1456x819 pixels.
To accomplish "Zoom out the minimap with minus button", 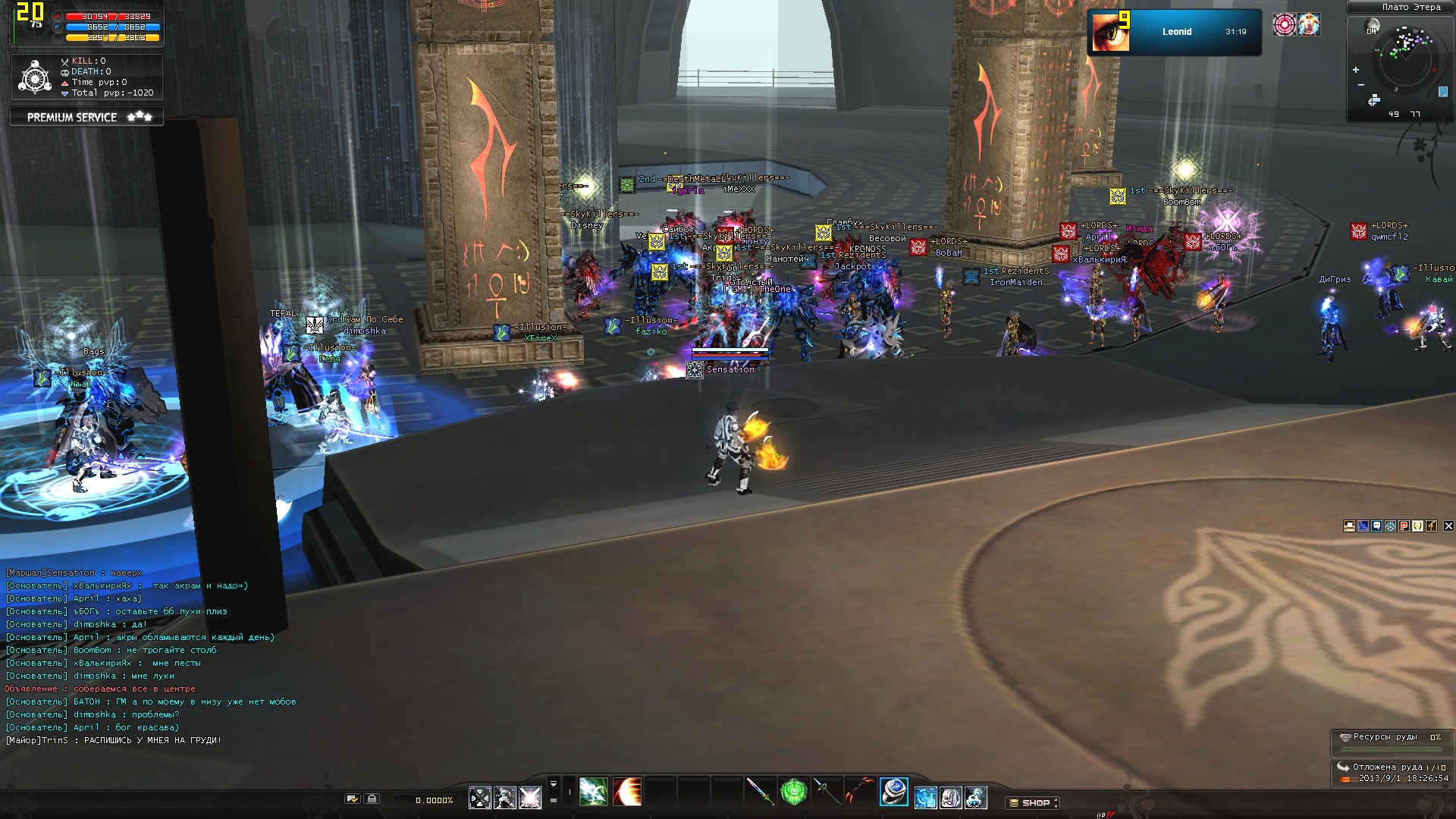I will click(1361, 85).
